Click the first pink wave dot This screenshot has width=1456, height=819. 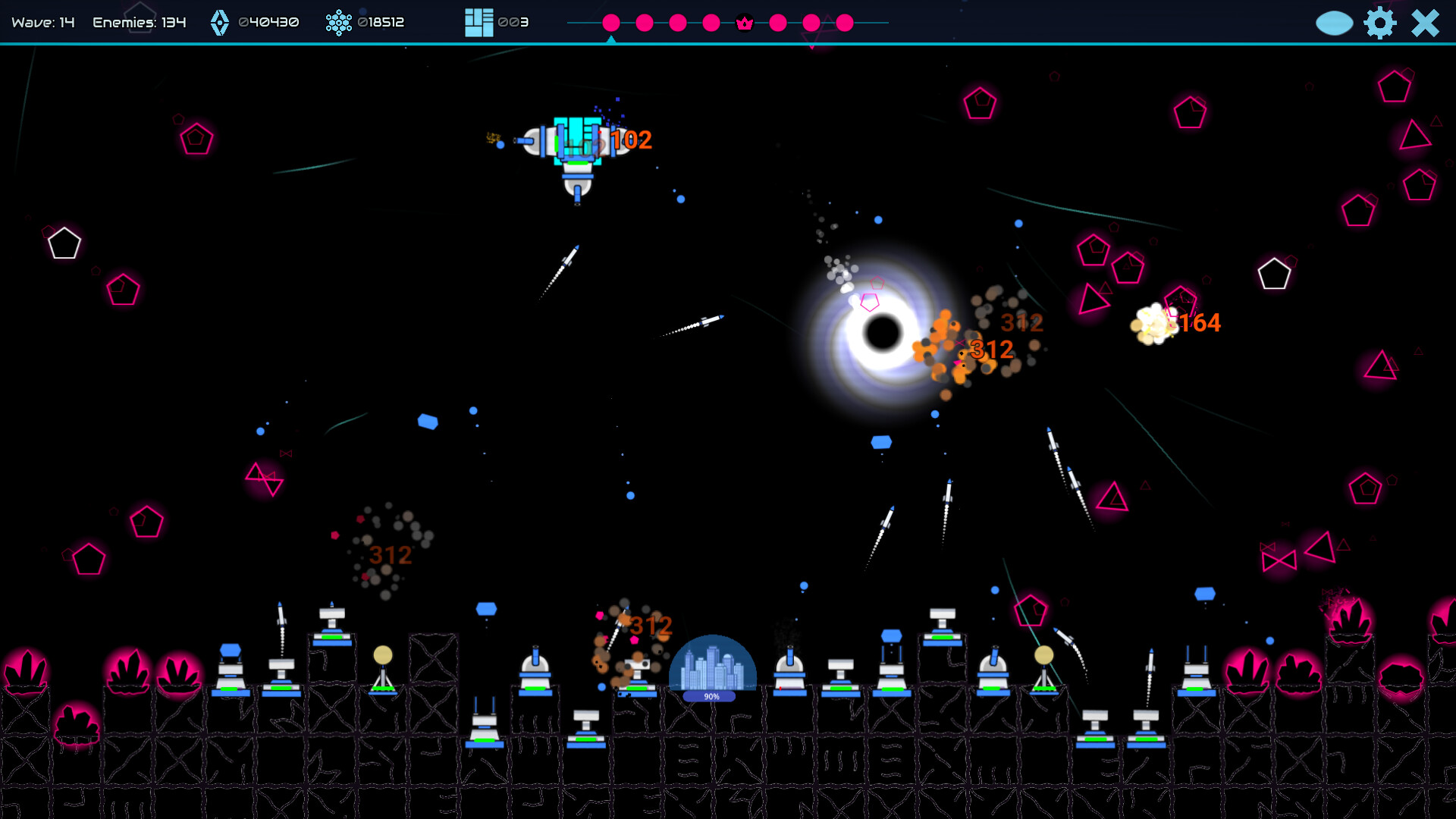click(x=611, y=23)
